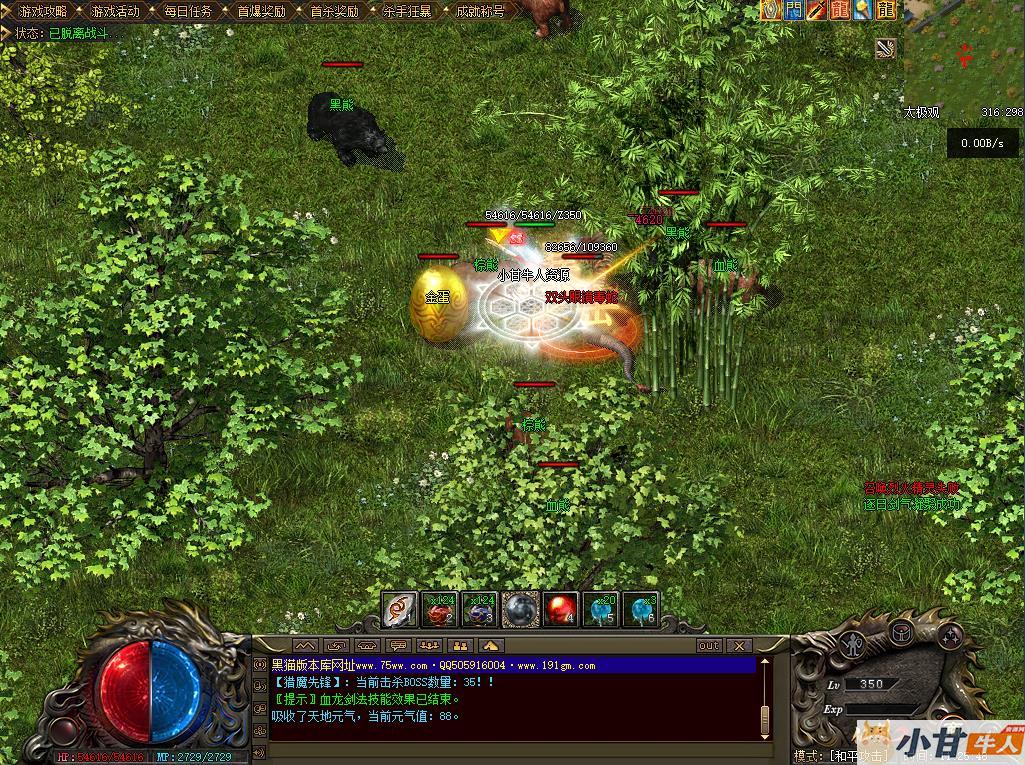The height and width of the screenshot is (765, 1025).
Task: Click the sword-and-wing icon beside the minimap
Action: (x=885, y=48)
